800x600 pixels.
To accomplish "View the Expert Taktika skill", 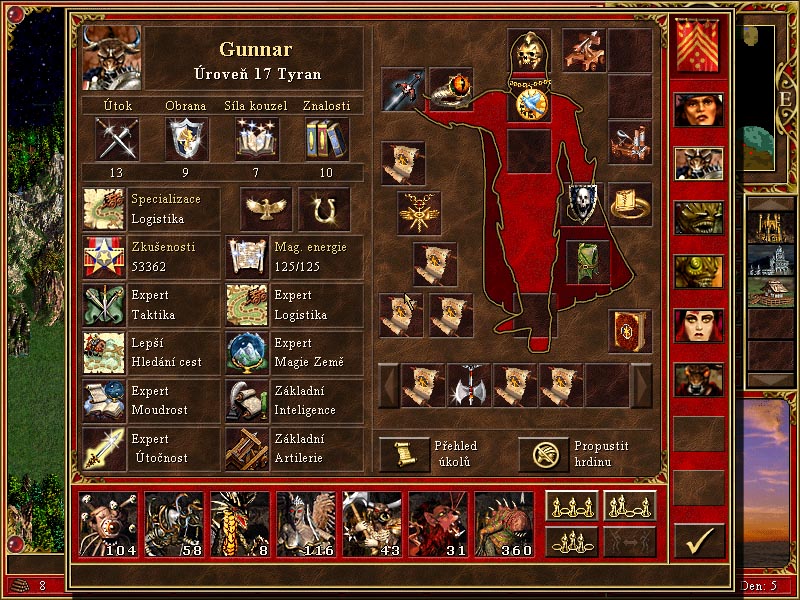I will pyautogui.click(x=104, y=305).
